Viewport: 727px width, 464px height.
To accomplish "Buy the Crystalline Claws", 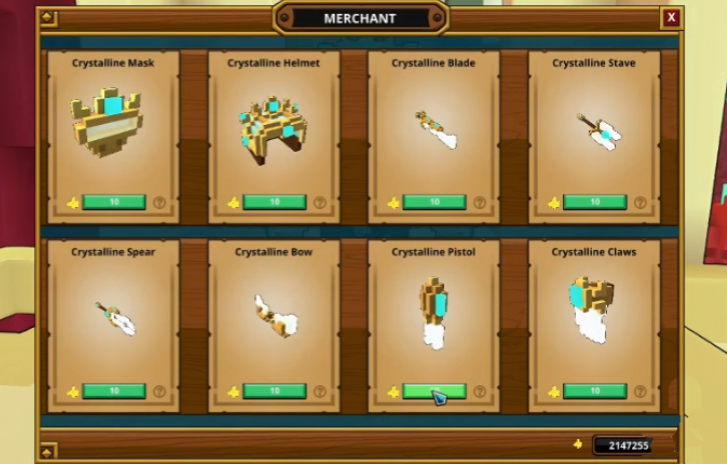I will click(594, 391).
